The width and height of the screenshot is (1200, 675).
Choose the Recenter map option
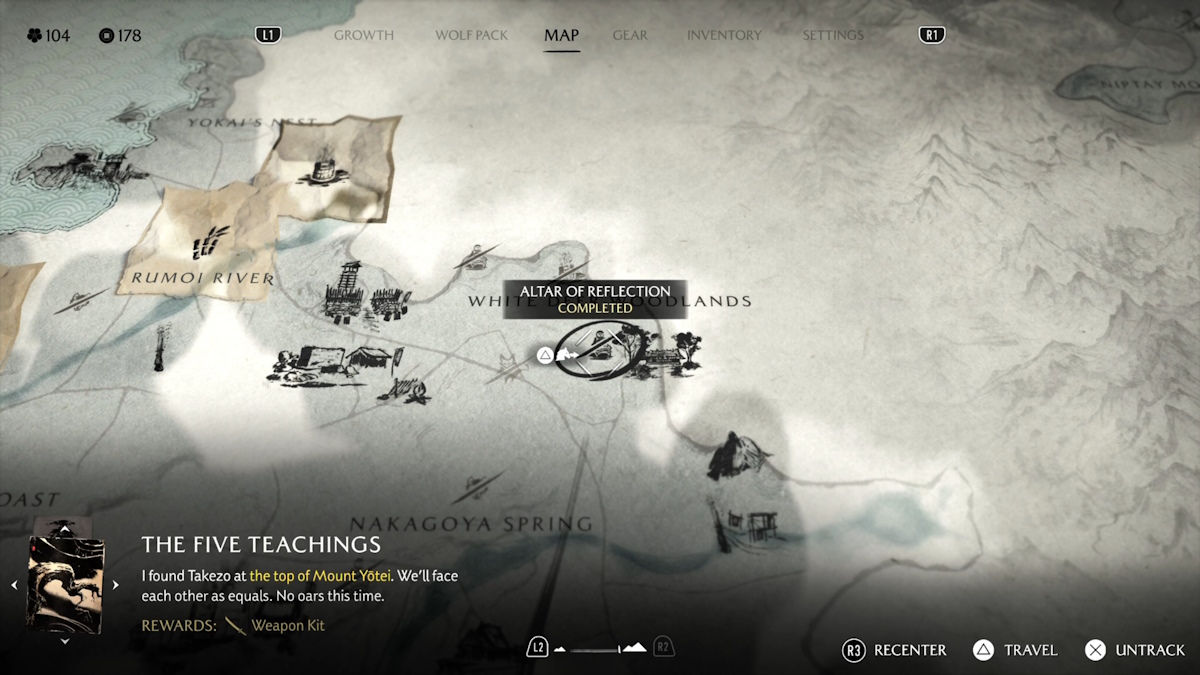(894, 650)
